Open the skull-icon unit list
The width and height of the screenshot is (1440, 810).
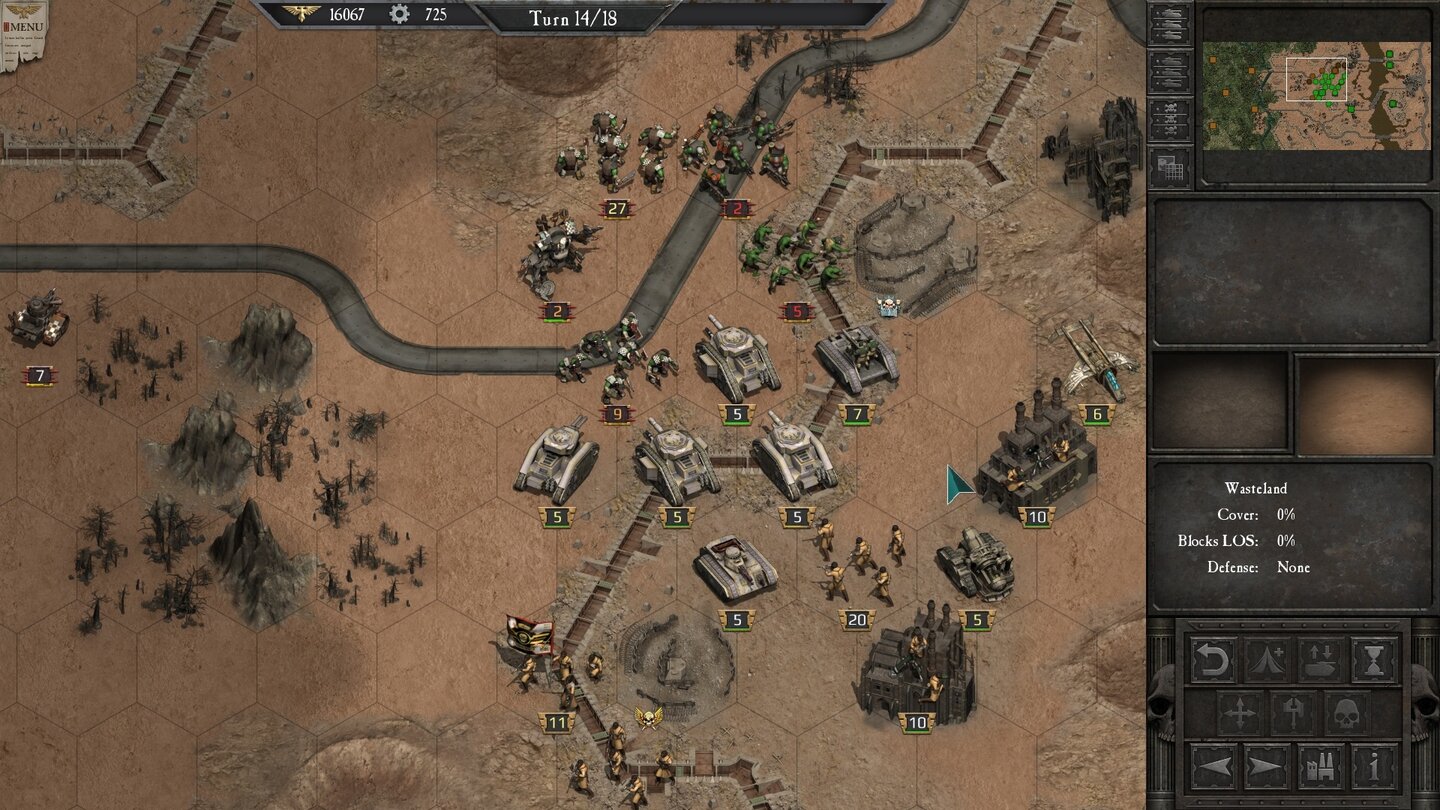[1170, 120]
